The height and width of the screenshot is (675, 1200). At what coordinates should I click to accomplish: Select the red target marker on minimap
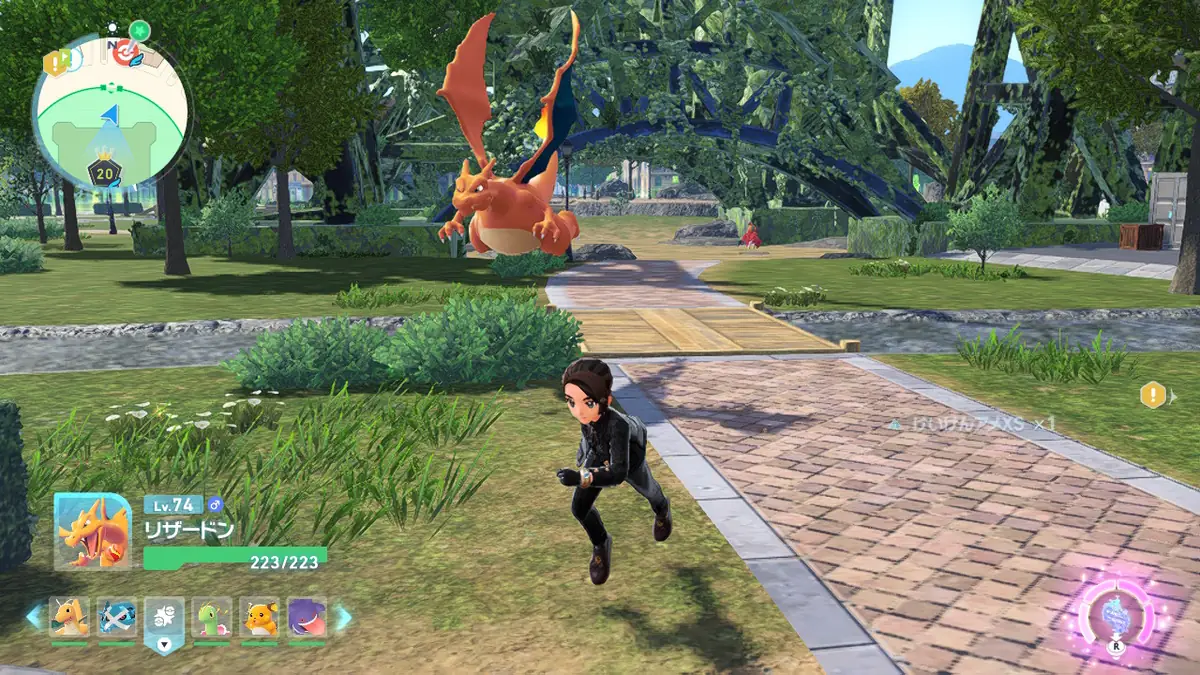tap(126, 52)
